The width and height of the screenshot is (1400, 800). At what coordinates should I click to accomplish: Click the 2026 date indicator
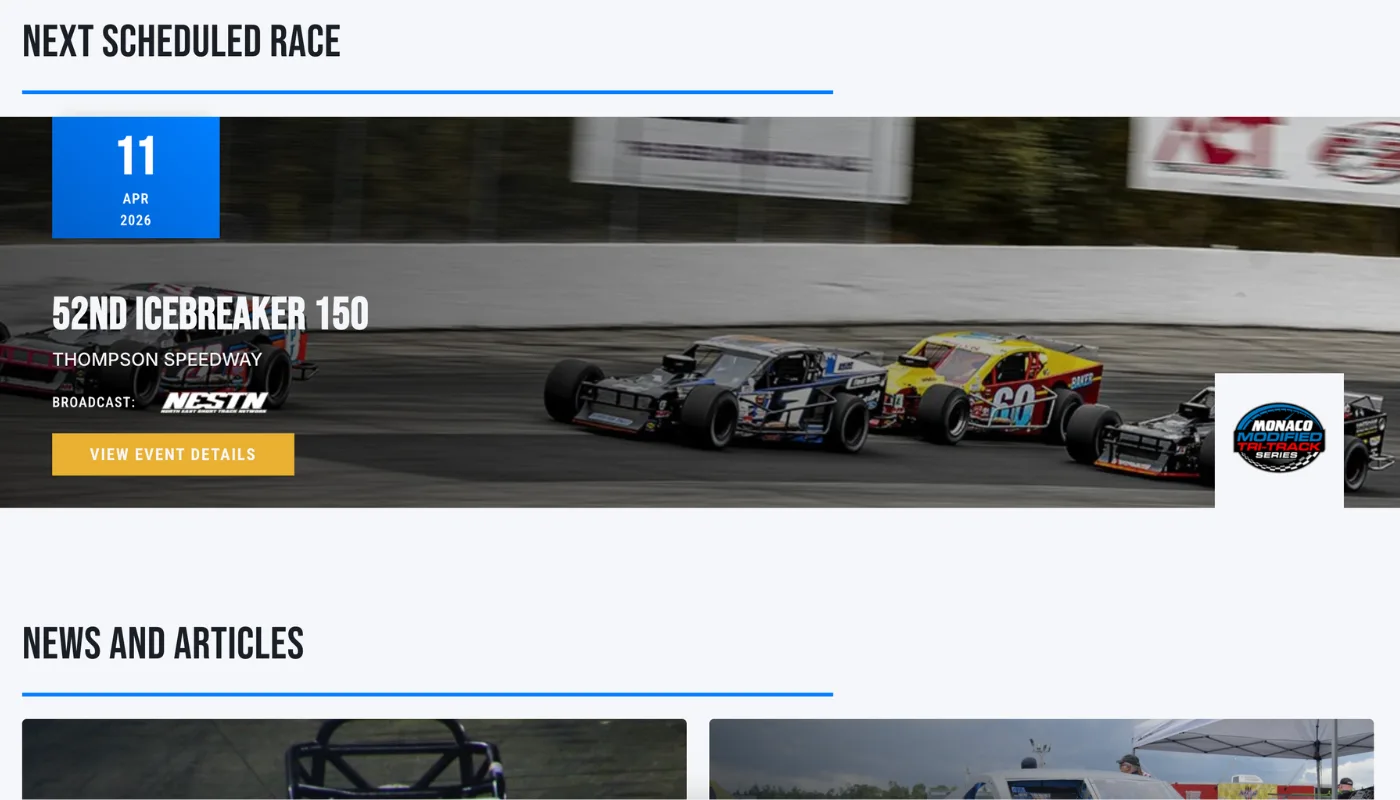135,219
